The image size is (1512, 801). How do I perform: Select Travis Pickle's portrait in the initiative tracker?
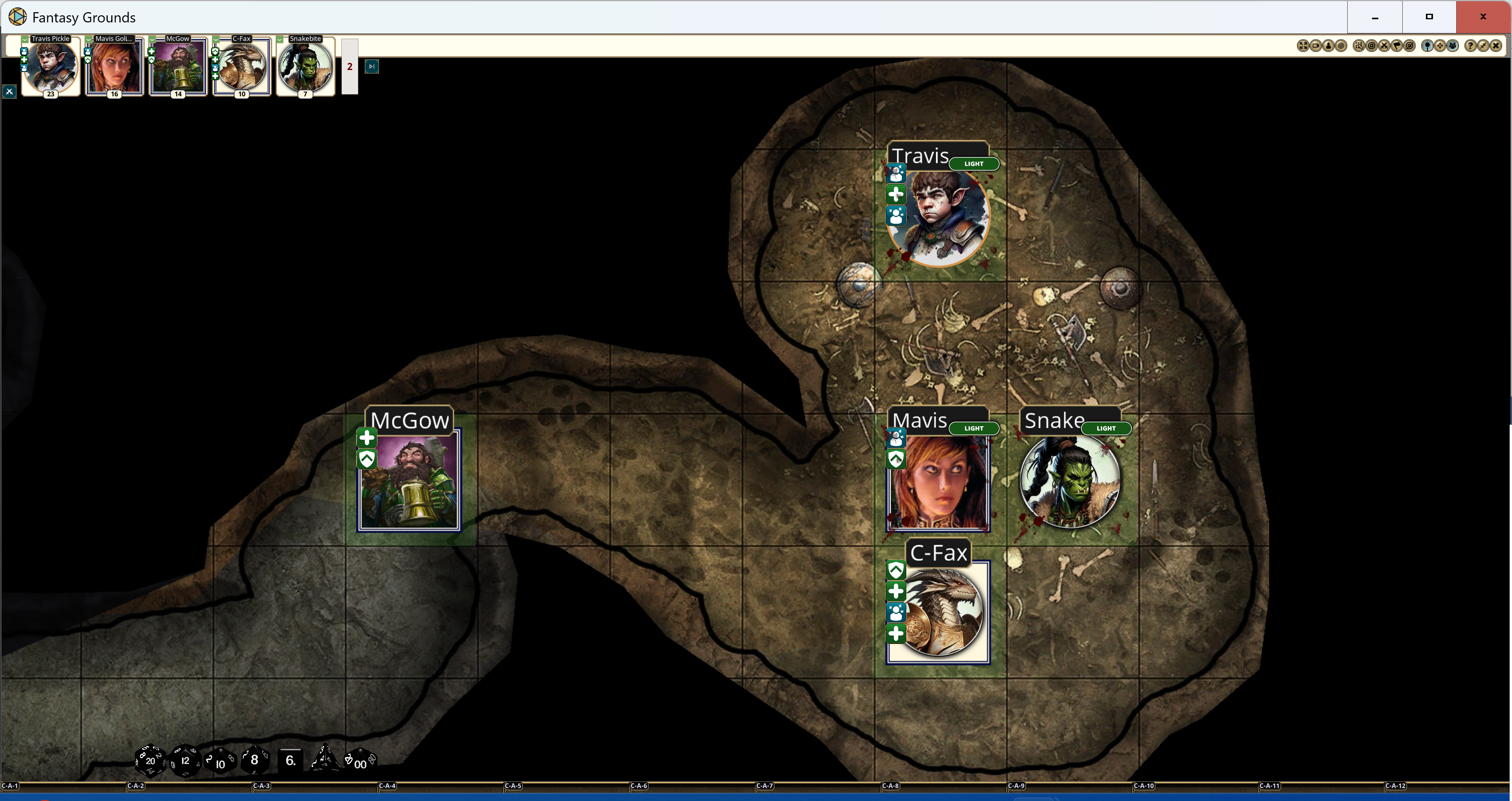pos(50,66)
